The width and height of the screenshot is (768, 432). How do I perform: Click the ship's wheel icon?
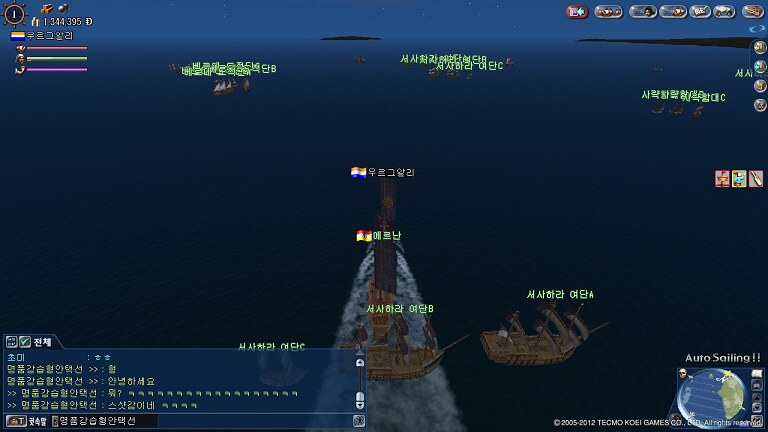[15, 13]
